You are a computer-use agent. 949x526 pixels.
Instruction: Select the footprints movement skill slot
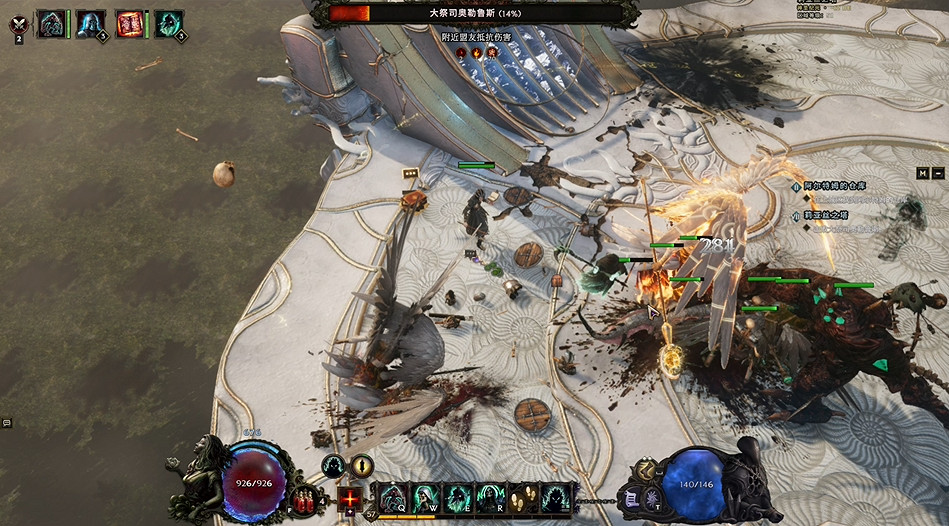point(522,496)
